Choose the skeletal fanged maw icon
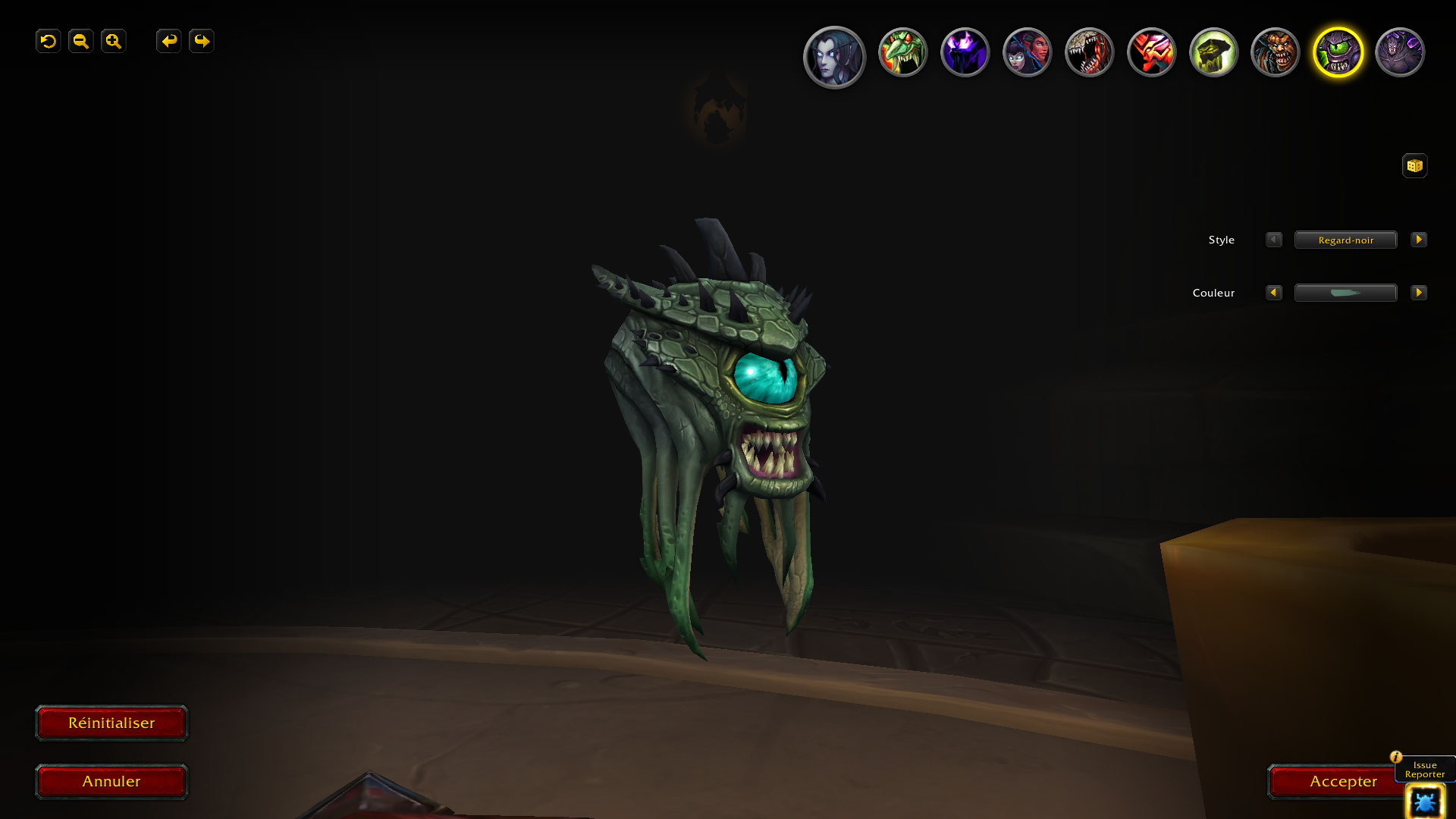This screenshot has height=819, width=1456. click(x=1089, y=52)
